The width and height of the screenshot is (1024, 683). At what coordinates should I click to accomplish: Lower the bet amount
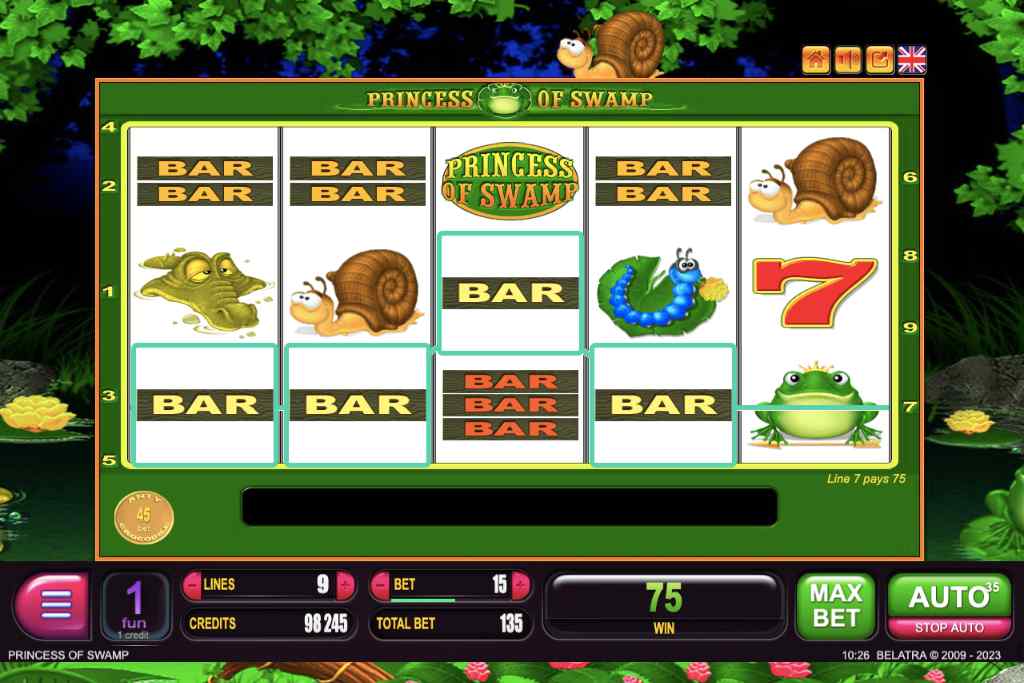381,584
